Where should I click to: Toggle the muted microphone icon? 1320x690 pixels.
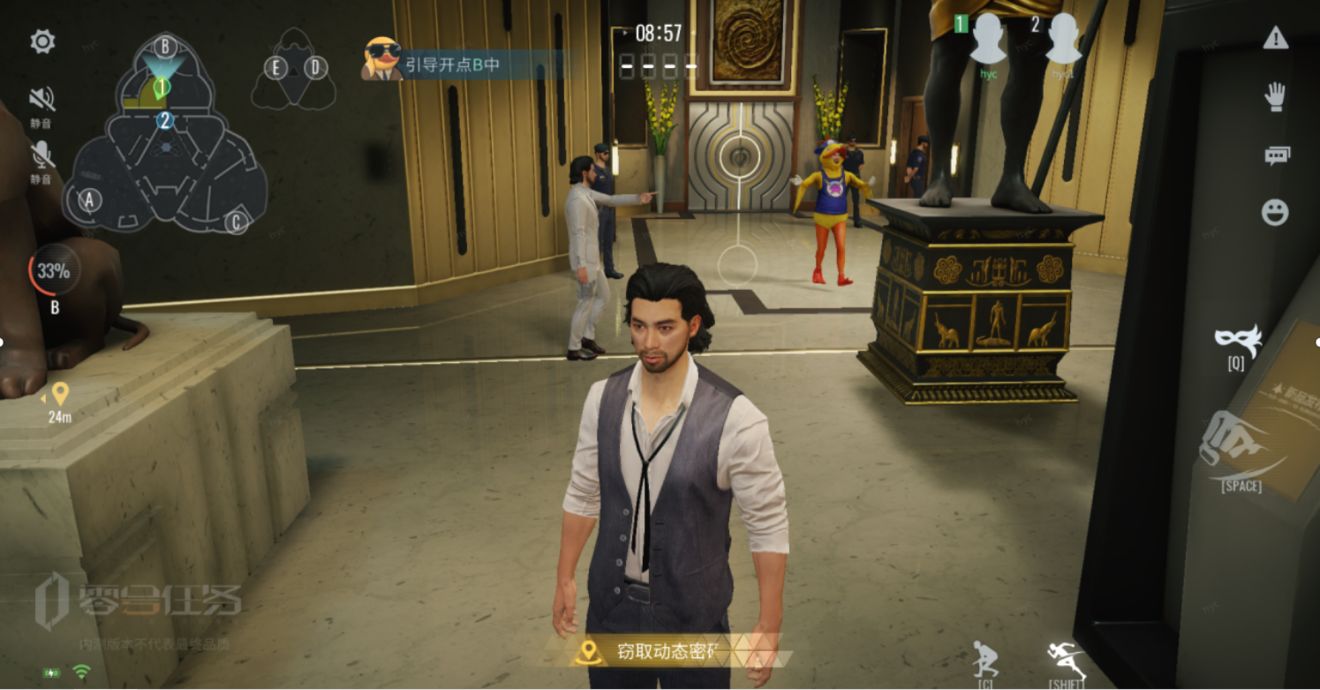(x=42, y=155)
